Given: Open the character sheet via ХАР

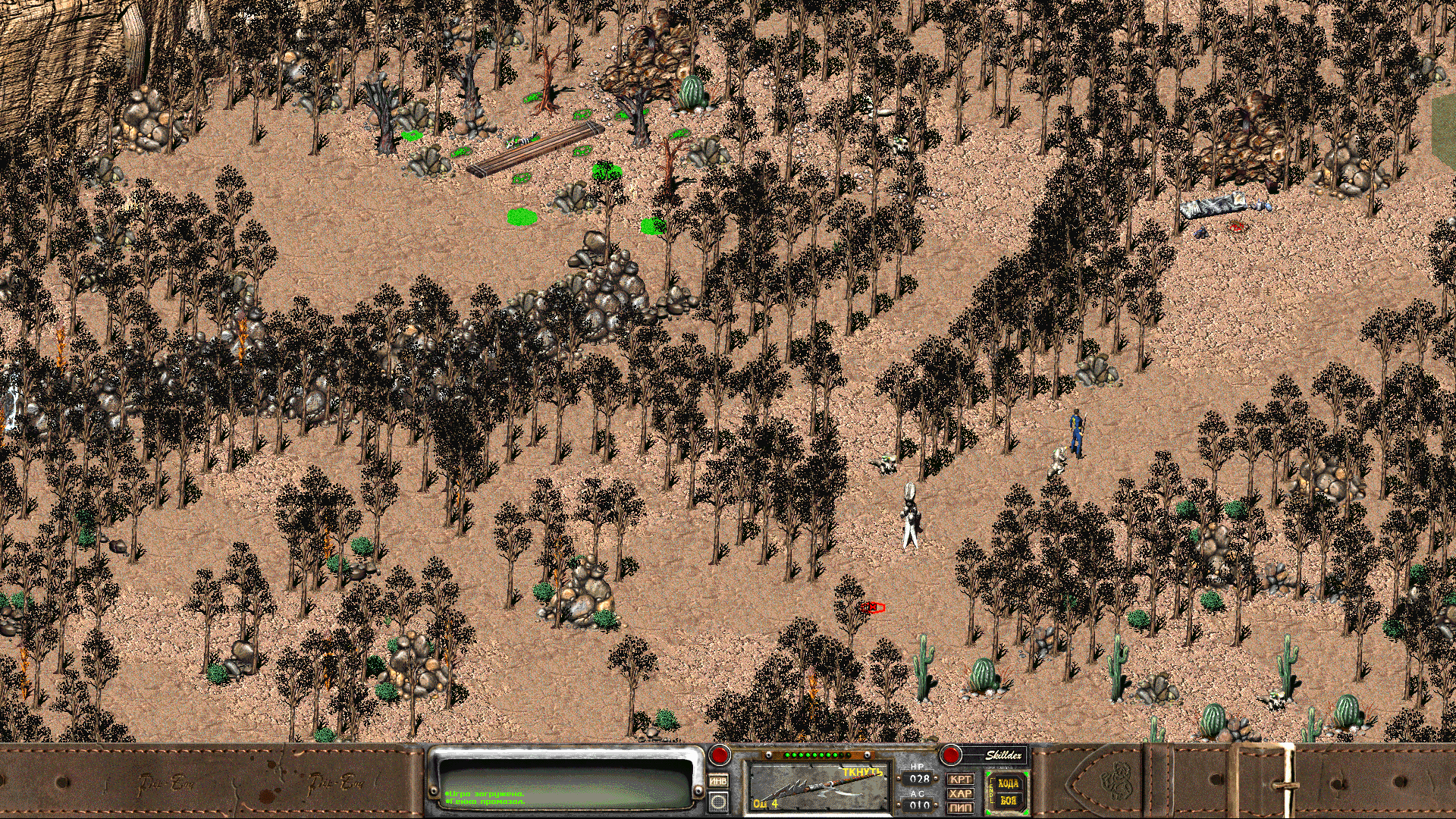Looking at the screenshot, I should click(960, 794).
